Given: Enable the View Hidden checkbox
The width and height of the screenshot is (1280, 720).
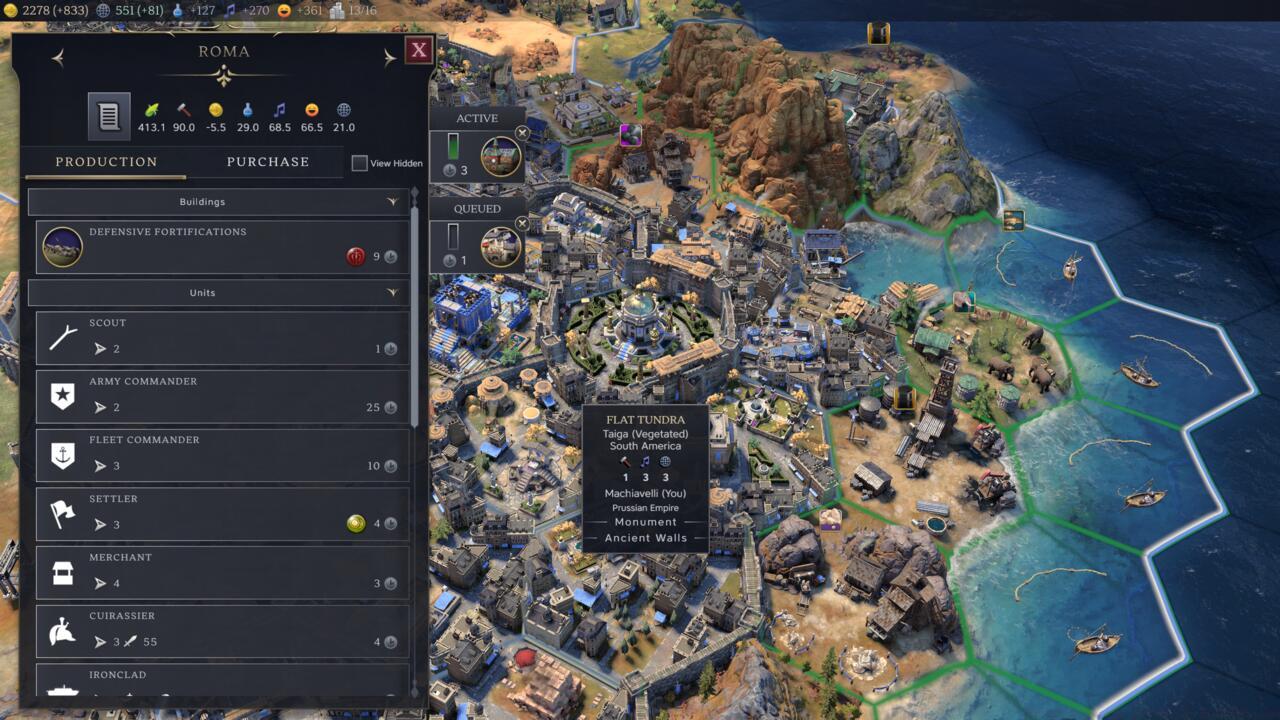Looking at the screenshot, I should click(x=360, y=163).
